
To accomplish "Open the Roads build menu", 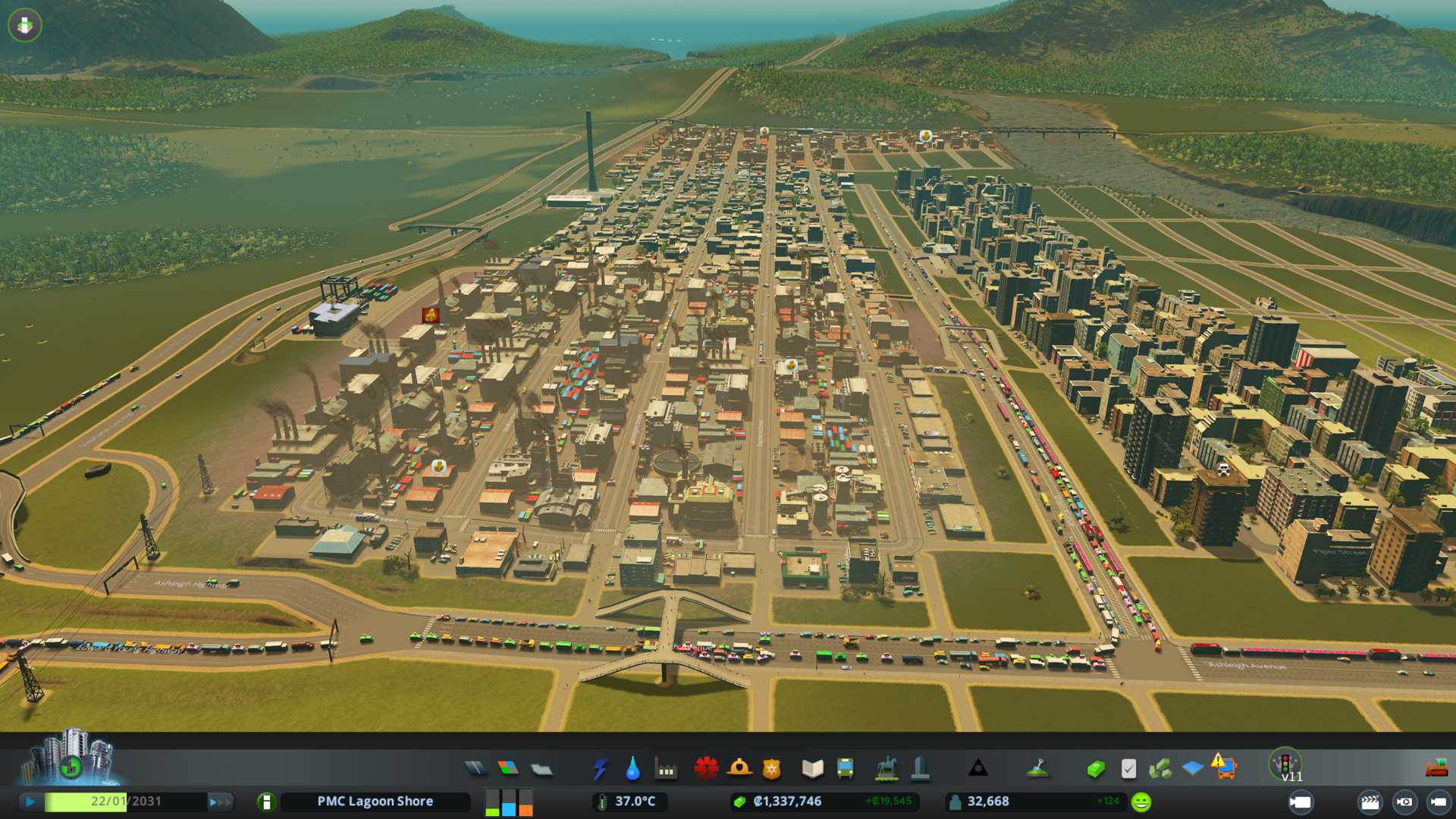I will coord(475,769).
